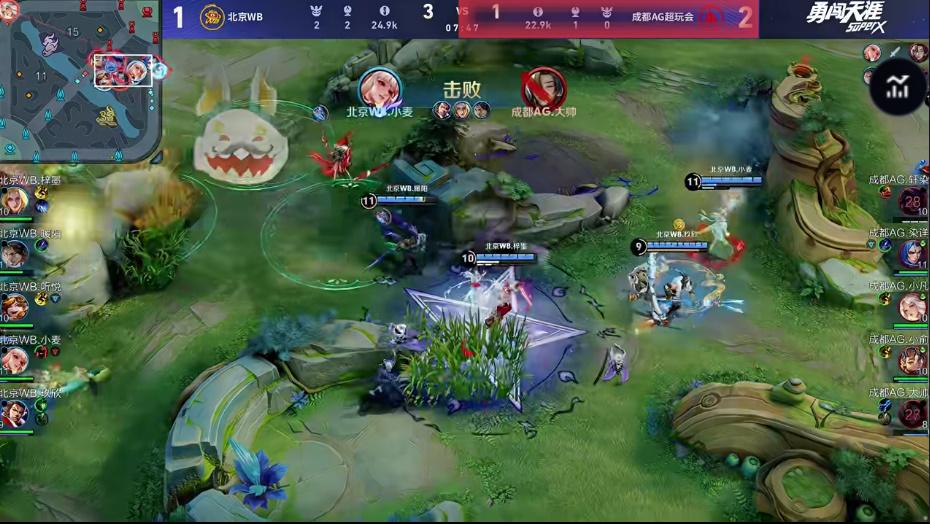Select 北京WB.暖阳 player portrait
This screenshot has width=930, height=524.
(x=14, y=254)
